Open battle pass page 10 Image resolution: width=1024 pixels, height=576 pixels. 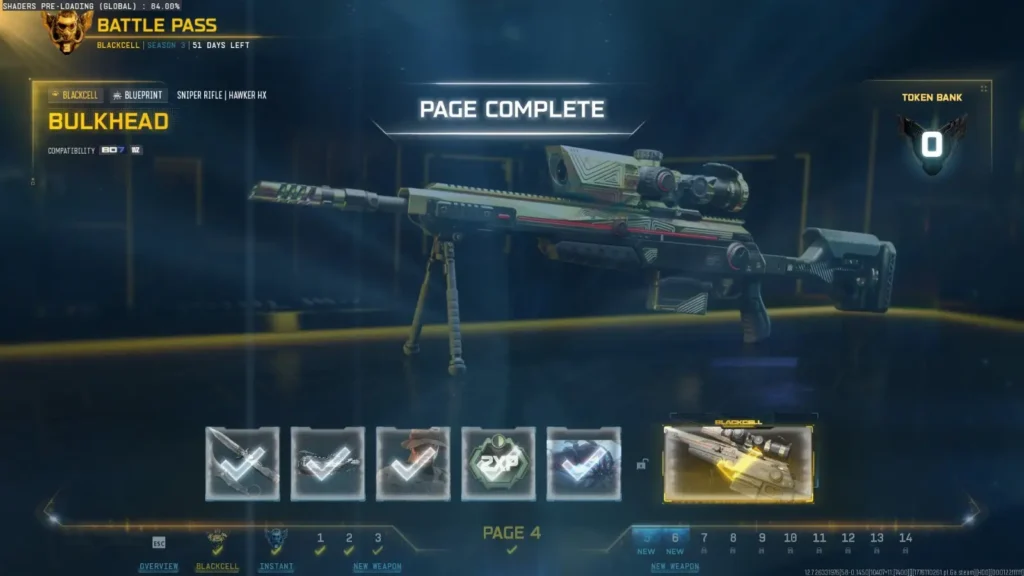(790, 542)
